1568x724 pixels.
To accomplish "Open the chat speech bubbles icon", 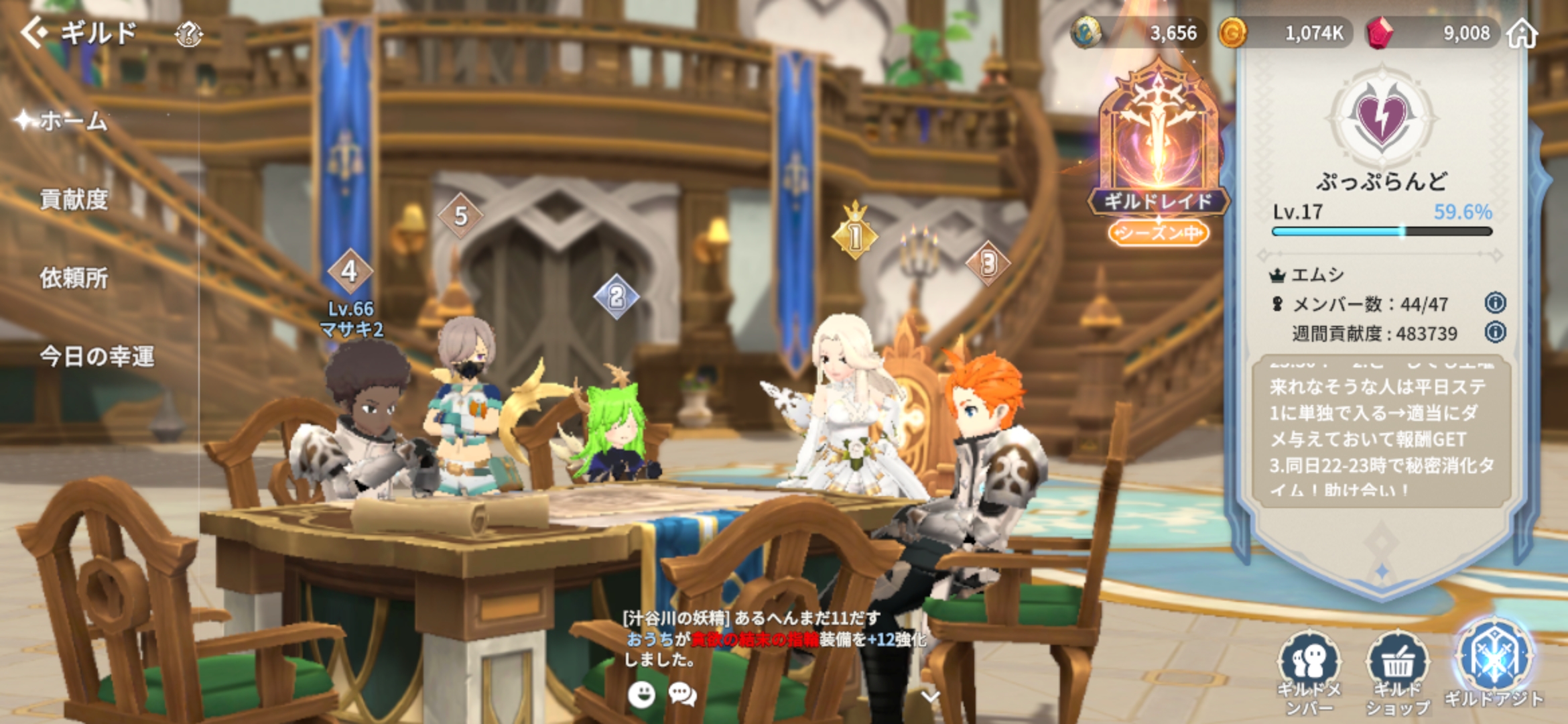I will tap(682, 695).
